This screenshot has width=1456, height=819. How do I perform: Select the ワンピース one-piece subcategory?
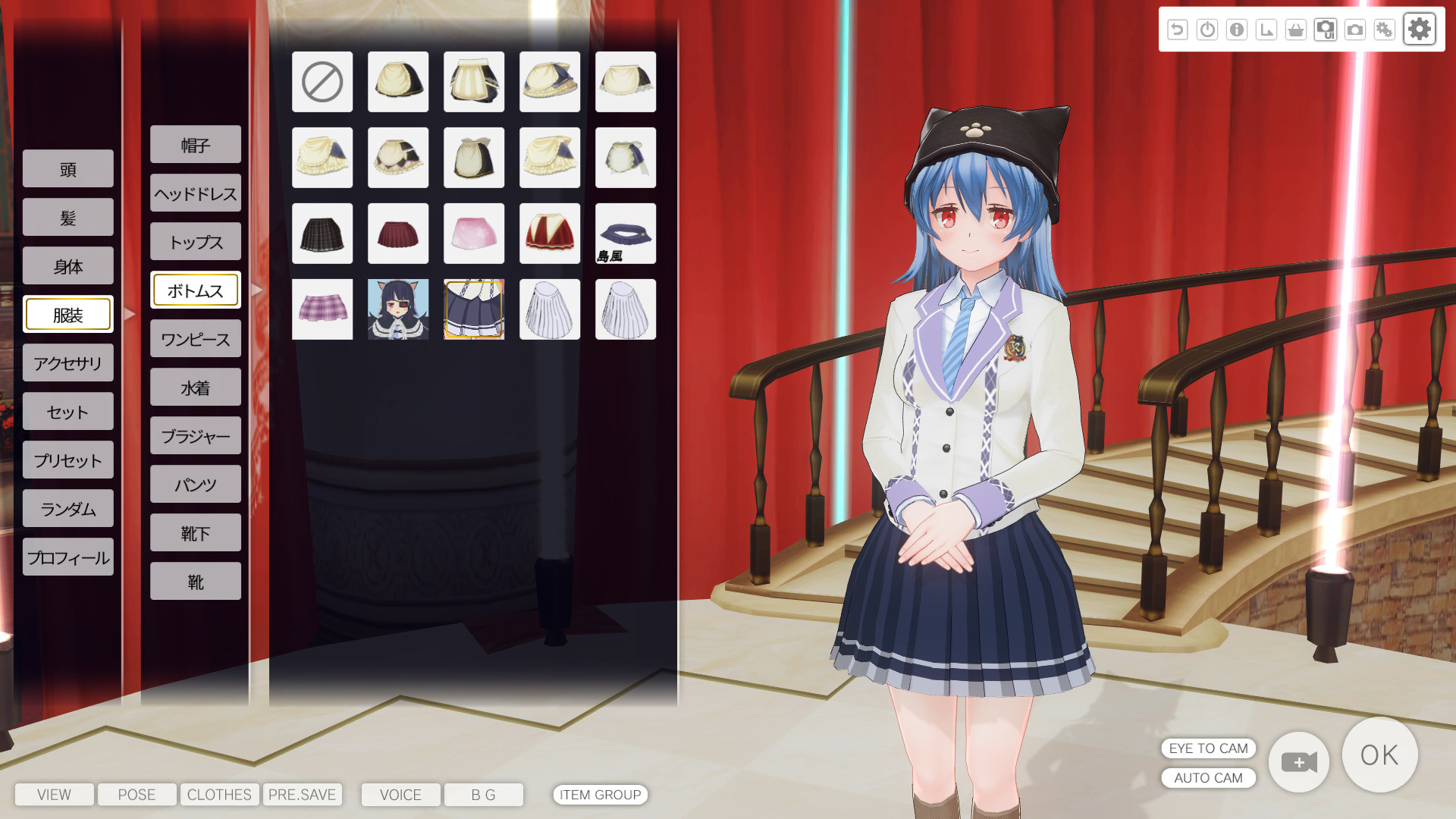tap(196, 339)
